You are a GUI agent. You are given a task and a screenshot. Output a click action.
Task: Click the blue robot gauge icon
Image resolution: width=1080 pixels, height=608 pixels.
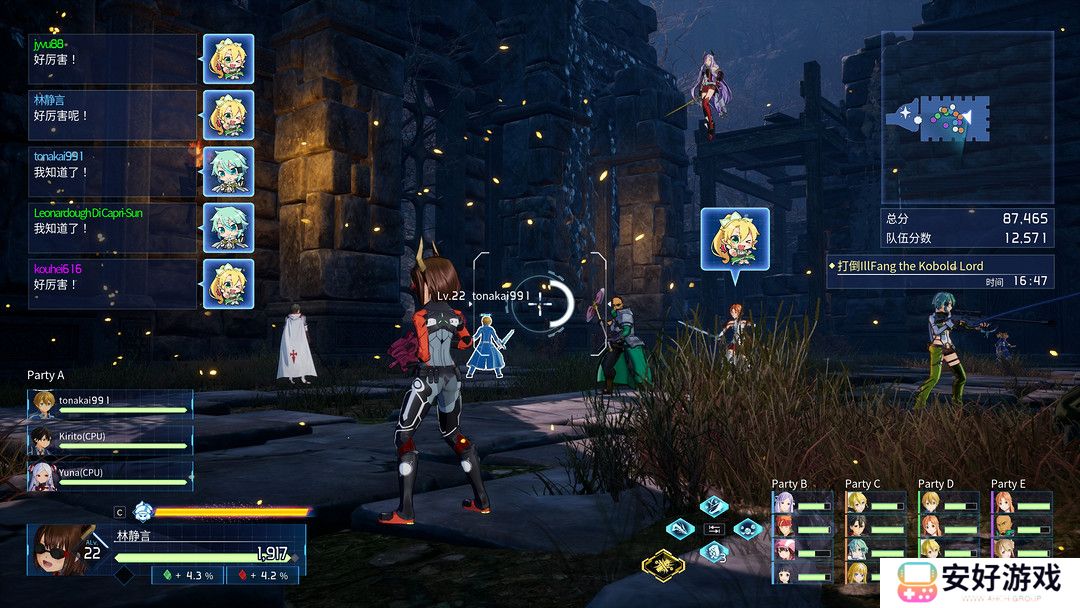143,511
